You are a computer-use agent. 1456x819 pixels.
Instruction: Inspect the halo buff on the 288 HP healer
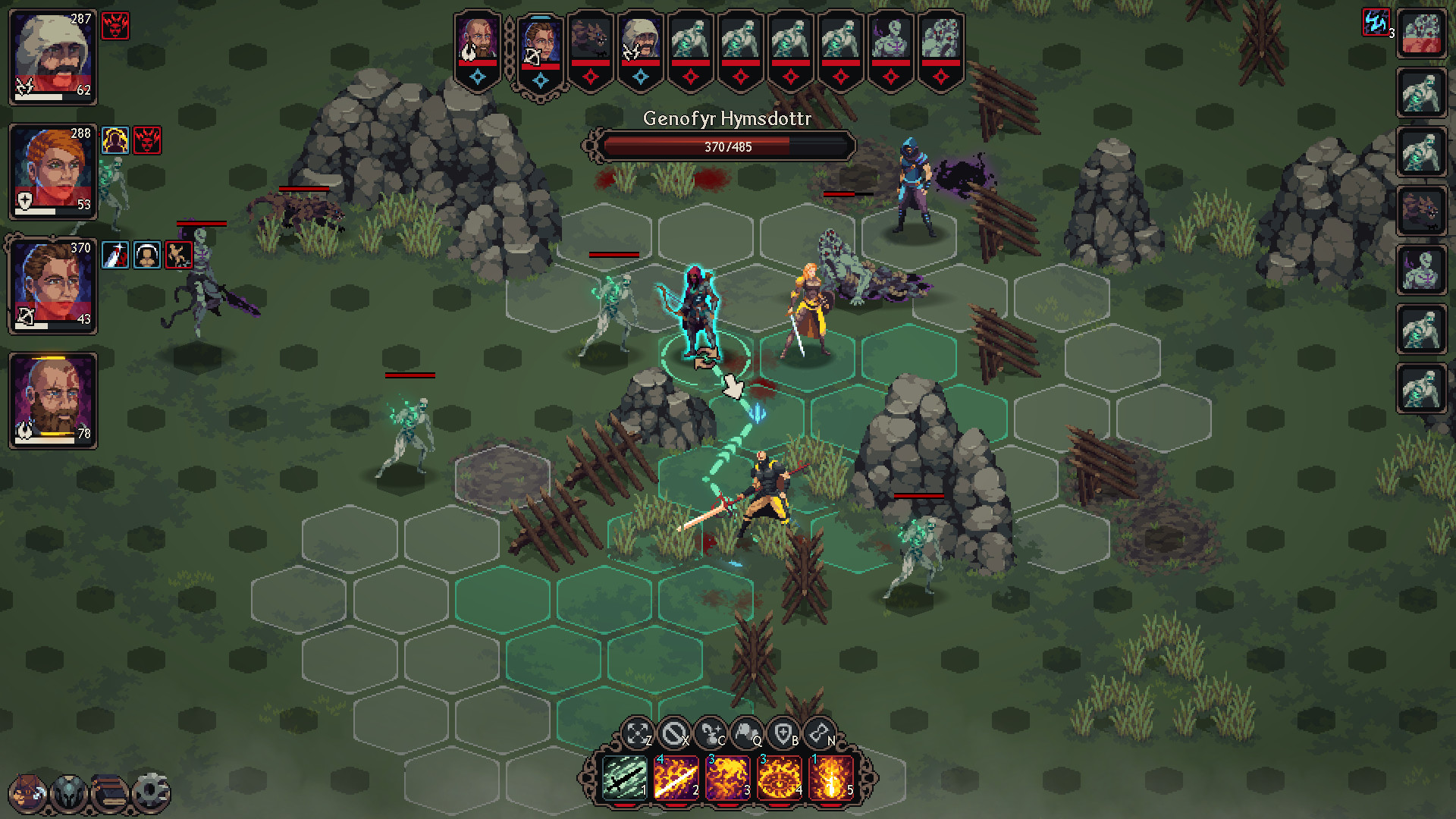tap(115, 140)
